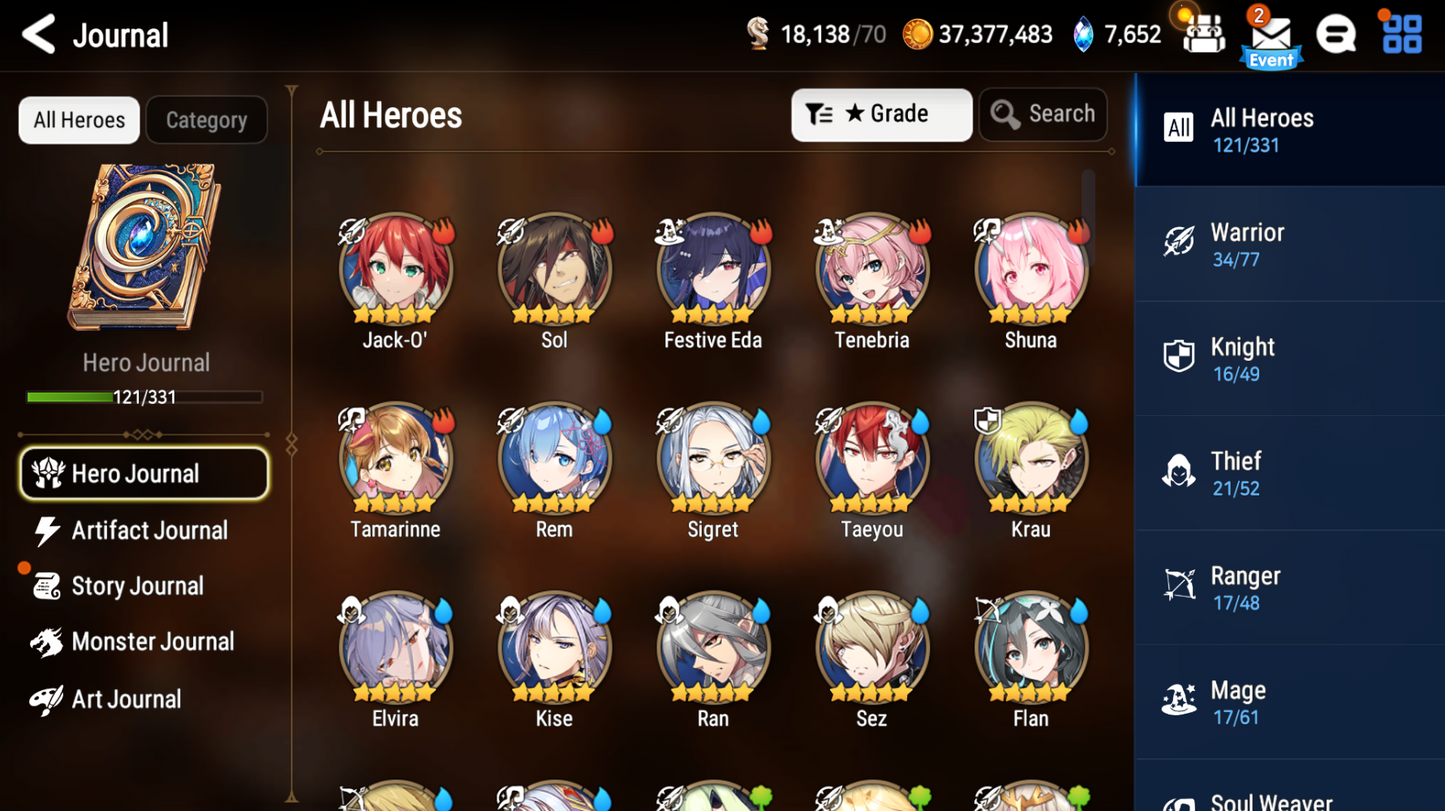Select the Ranger class filter
The width and height of the screenshot is (1445, 811).
click(x=1289, y=586)
